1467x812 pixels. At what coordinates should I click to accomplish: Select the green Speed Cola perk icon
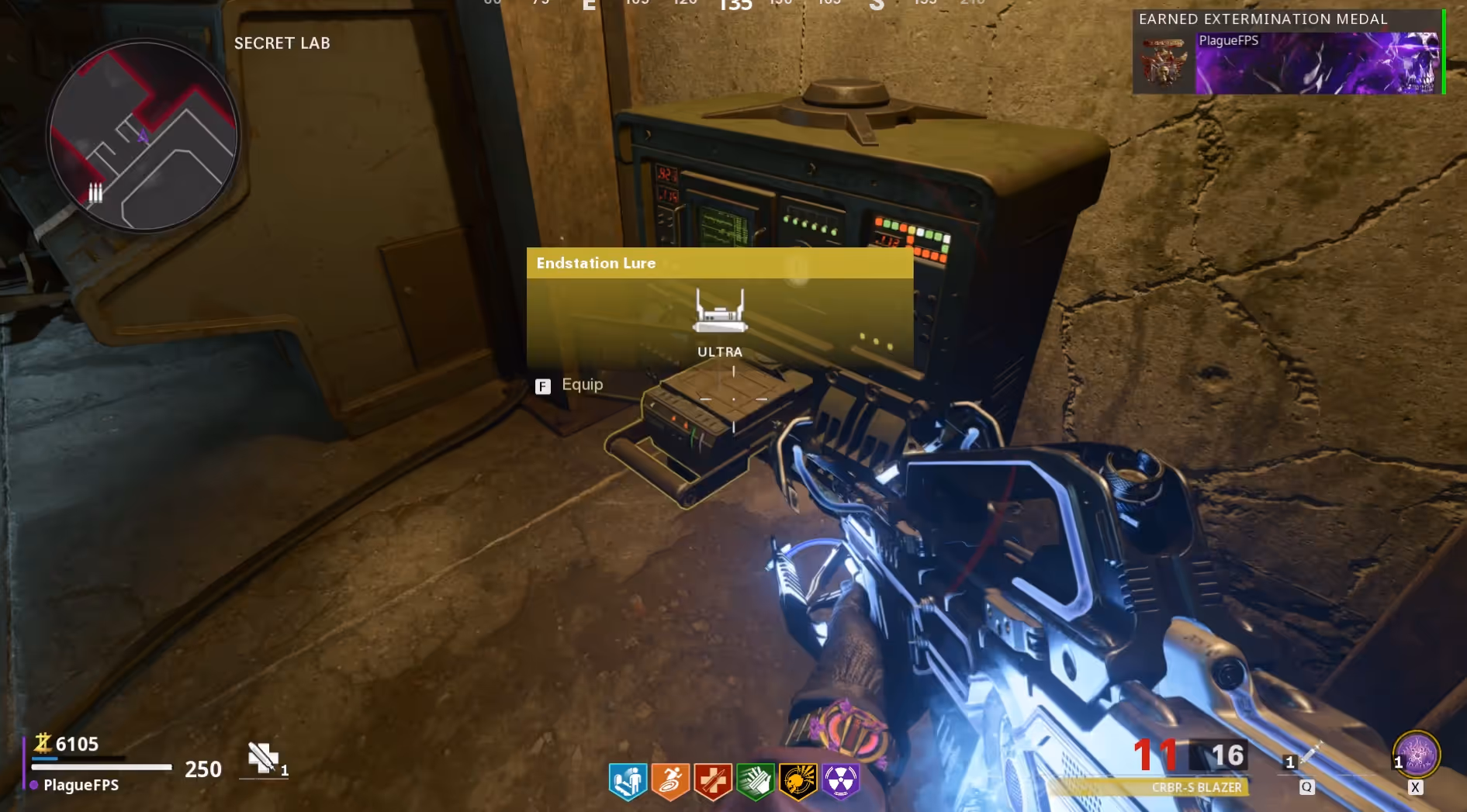[756, 781]
